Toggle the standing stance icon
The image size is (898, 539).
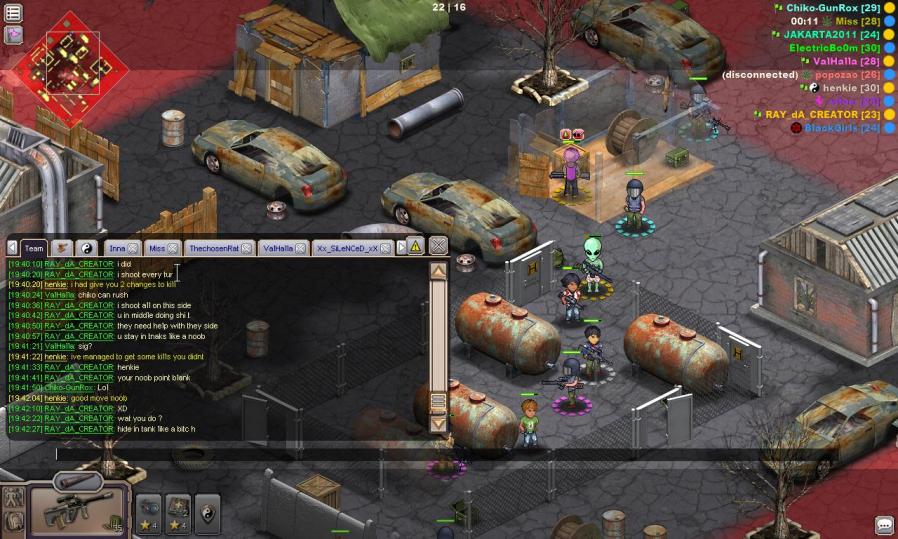coord(14,497)
